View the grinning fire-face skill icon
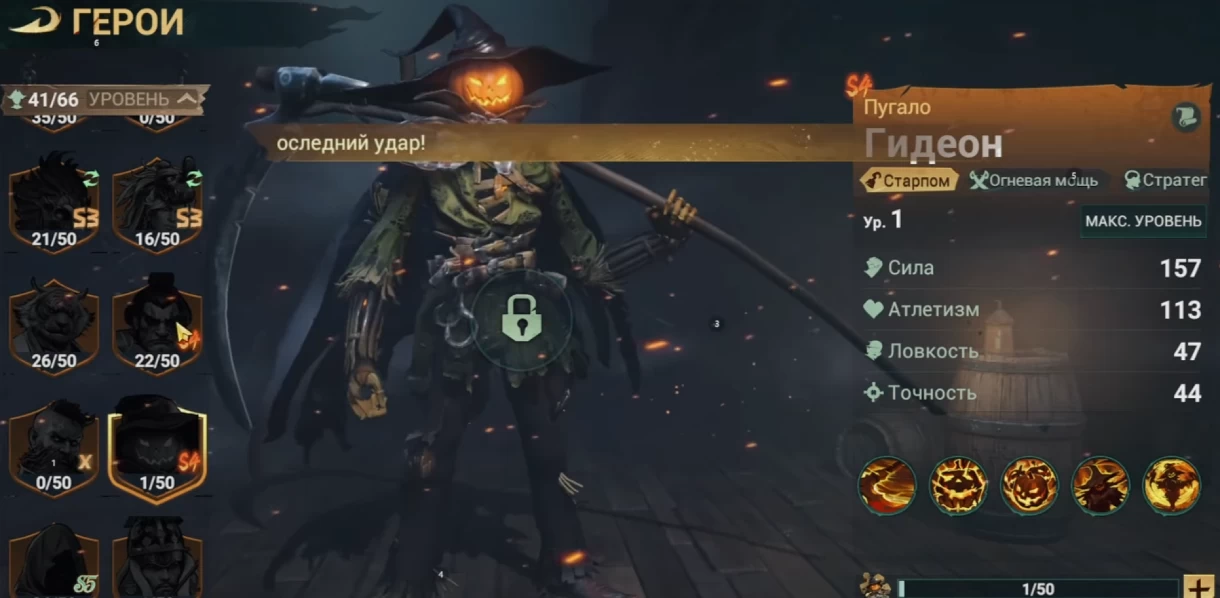Viewport: 1220px width, 598px height. pos(959,486)
